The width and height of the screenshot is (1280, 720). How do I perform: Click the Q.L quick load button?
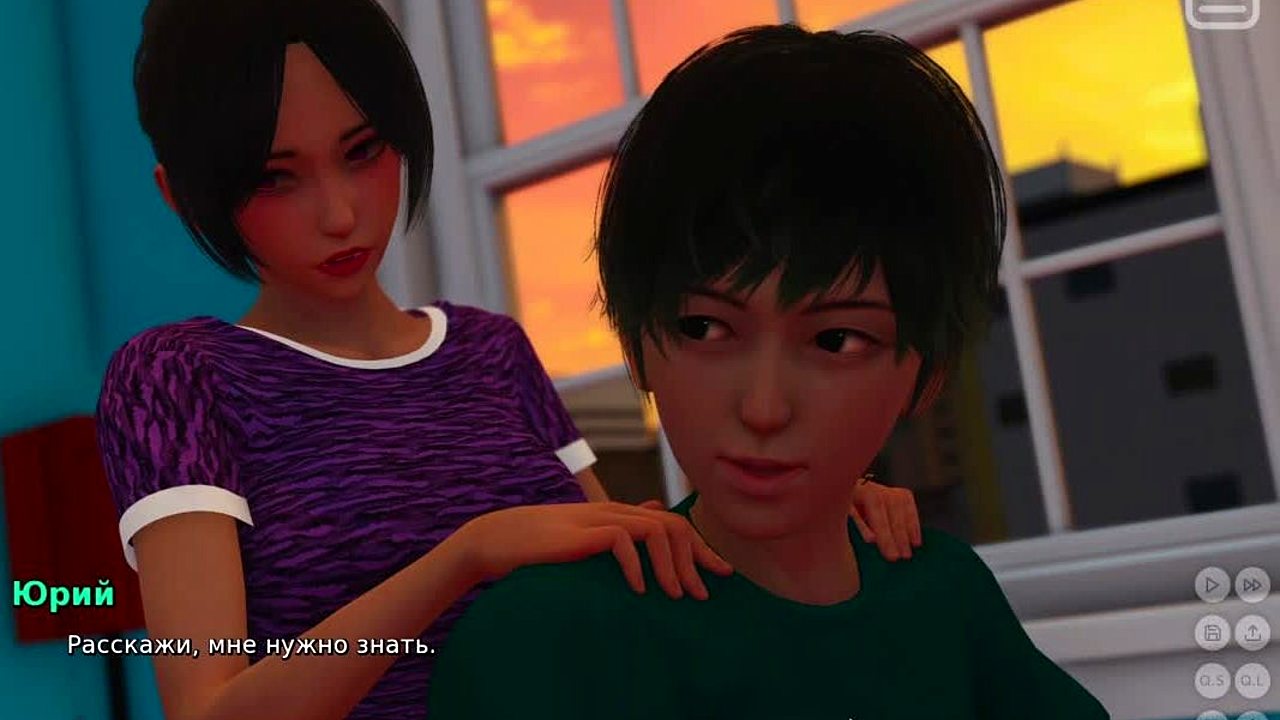tap(1251, 680)
